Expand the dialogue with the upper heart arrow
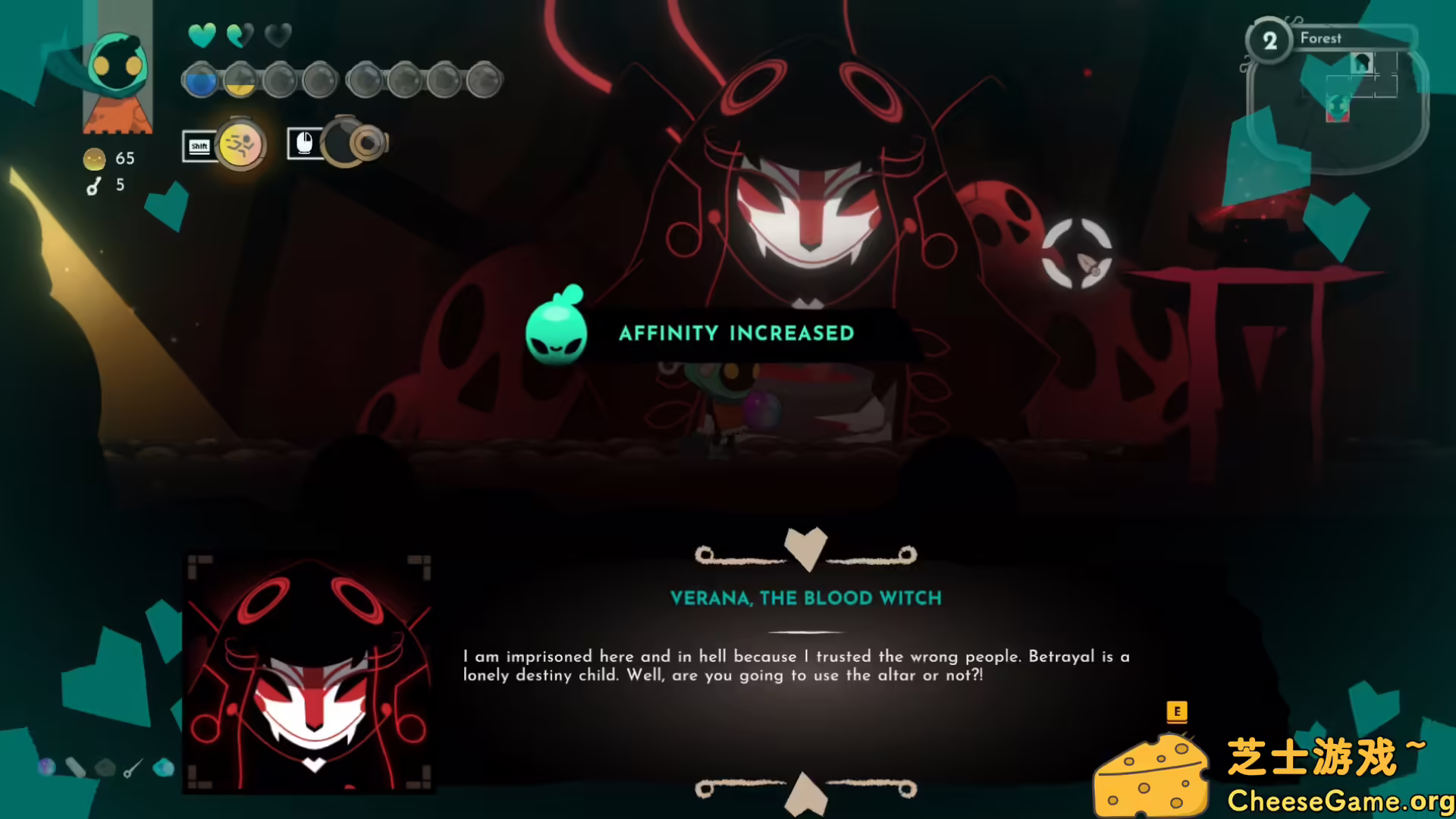The width and height of the screenshot is (1456, 819). [x=806, y=548]
